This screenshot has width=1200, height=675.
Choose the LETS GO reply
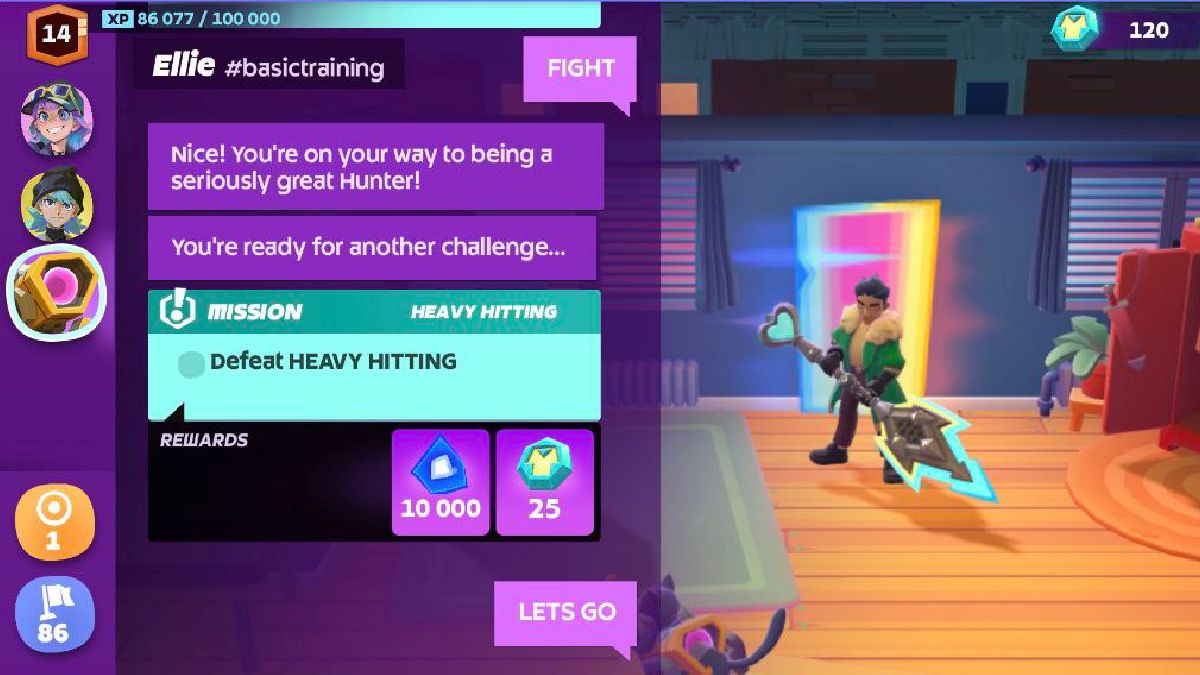566,612
